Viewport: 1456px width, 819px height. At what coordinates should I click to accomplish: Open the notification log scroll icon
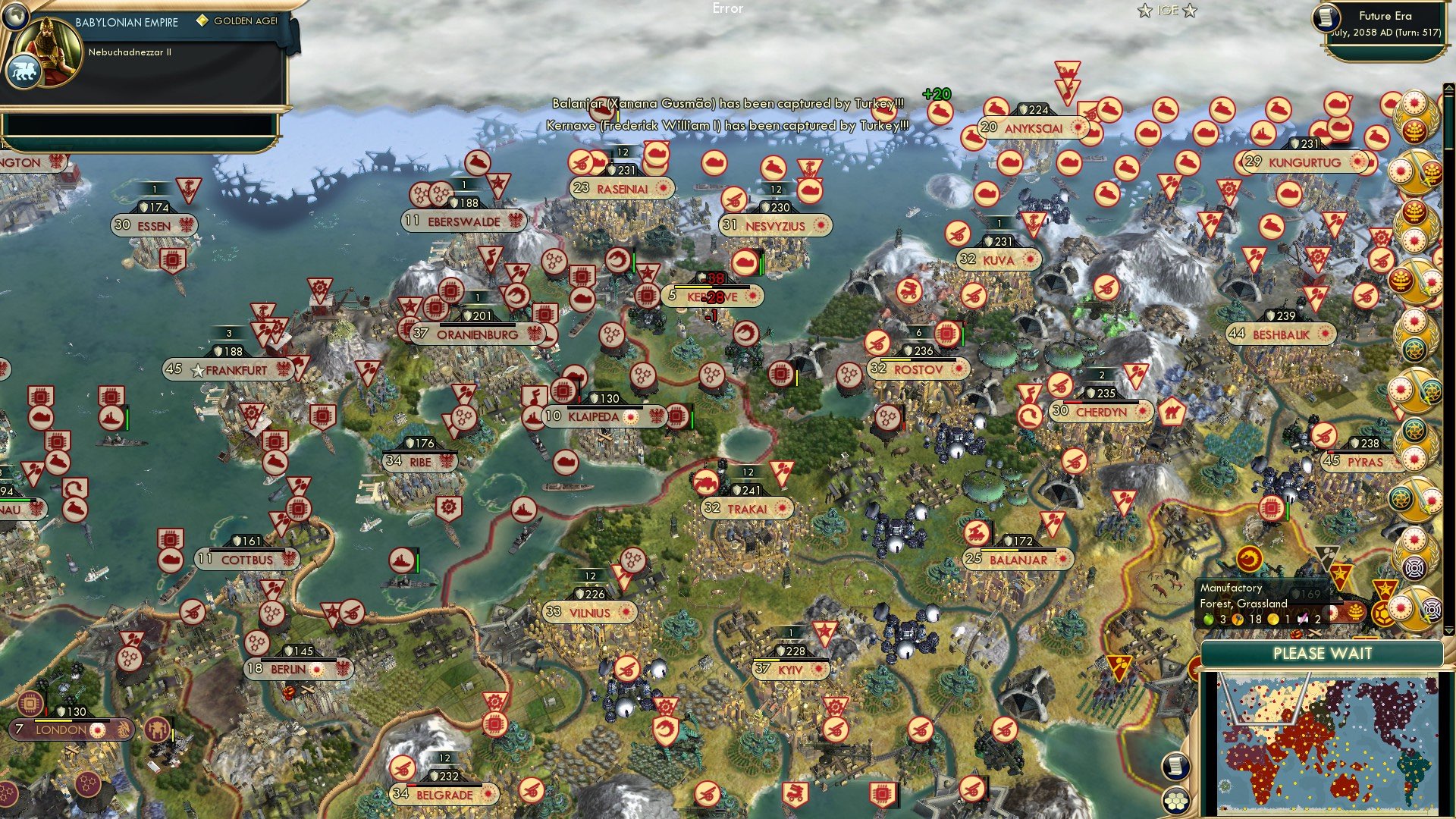click(1175, 767)
